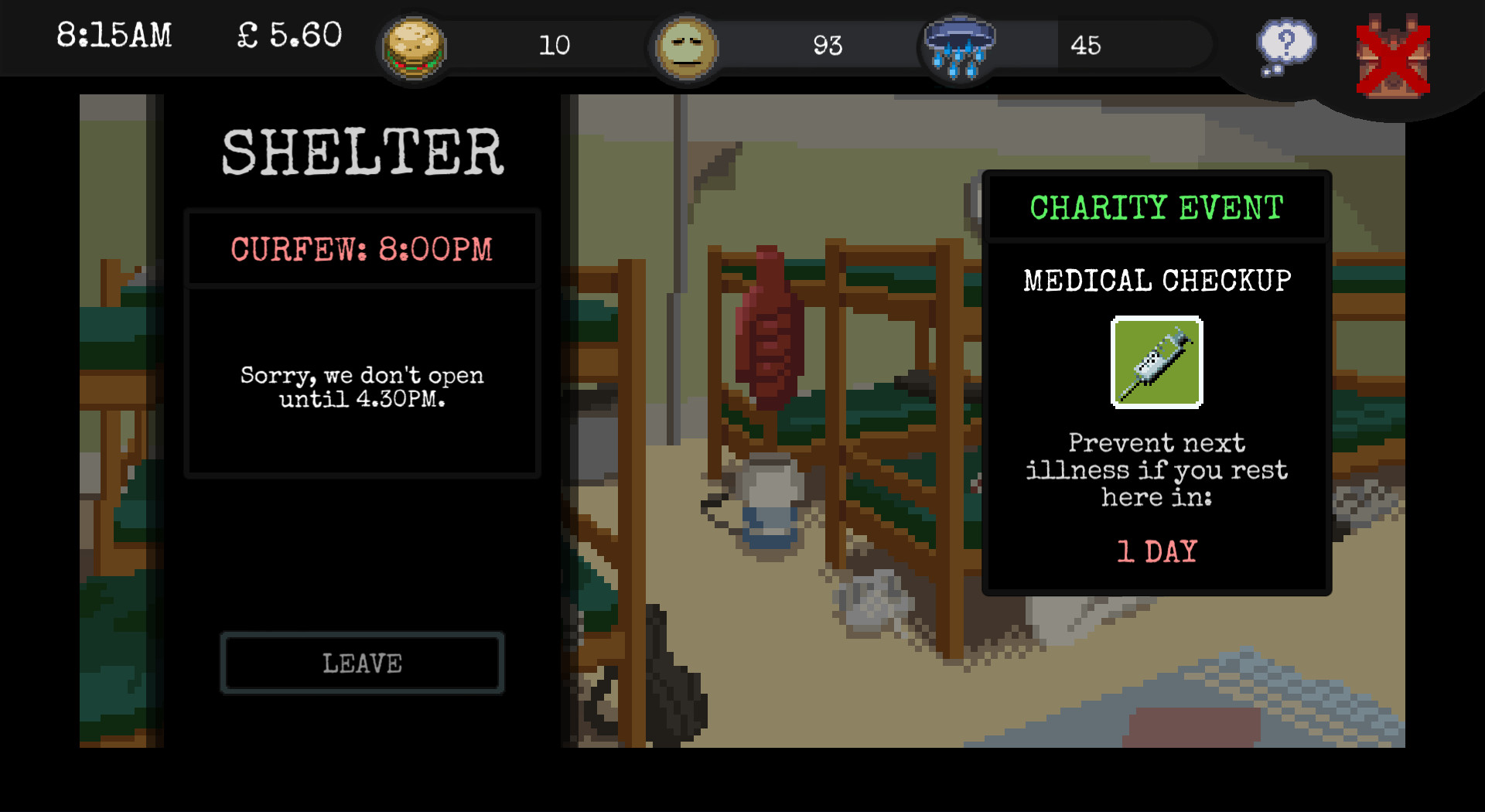The height and width of the screenshot is (812, 1485).
Task: Open the MEDICAL CHECKUP event panel
Action: [x=1156, y=280]
